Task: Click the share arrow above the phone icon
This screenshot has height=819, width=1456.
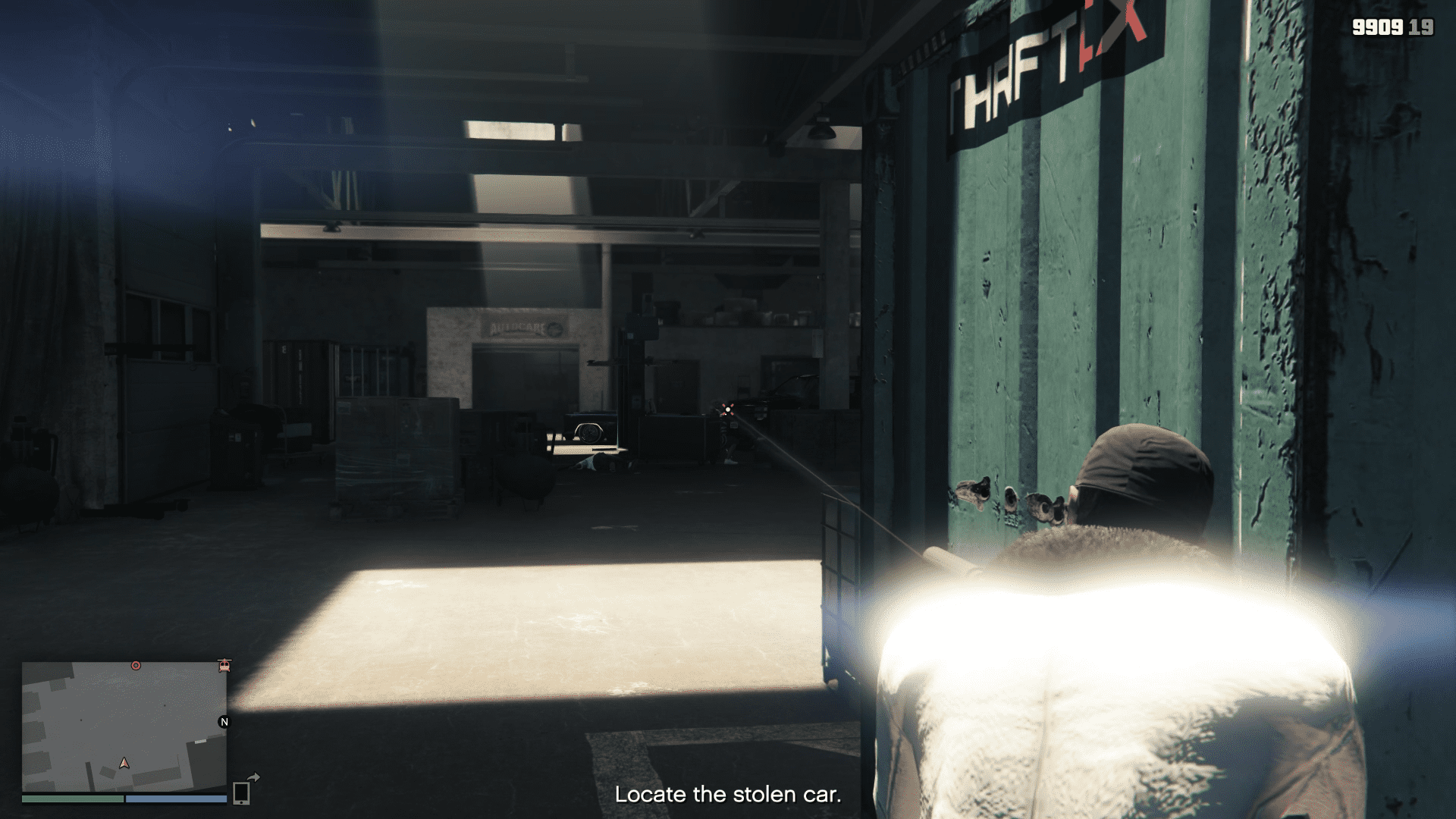Action: (x=254, y=777)
